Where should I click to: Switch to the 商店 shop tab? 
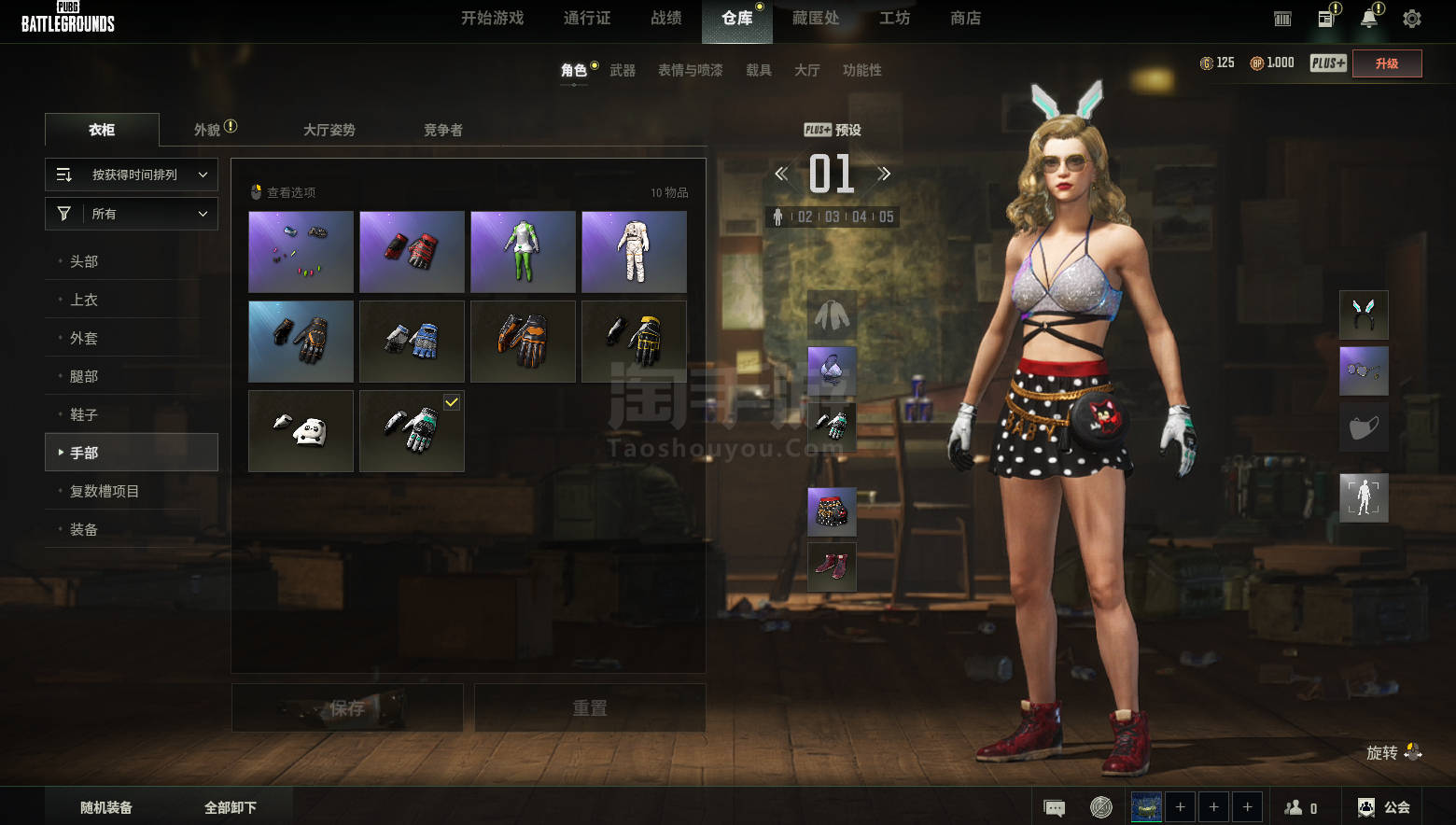[965, 19]
